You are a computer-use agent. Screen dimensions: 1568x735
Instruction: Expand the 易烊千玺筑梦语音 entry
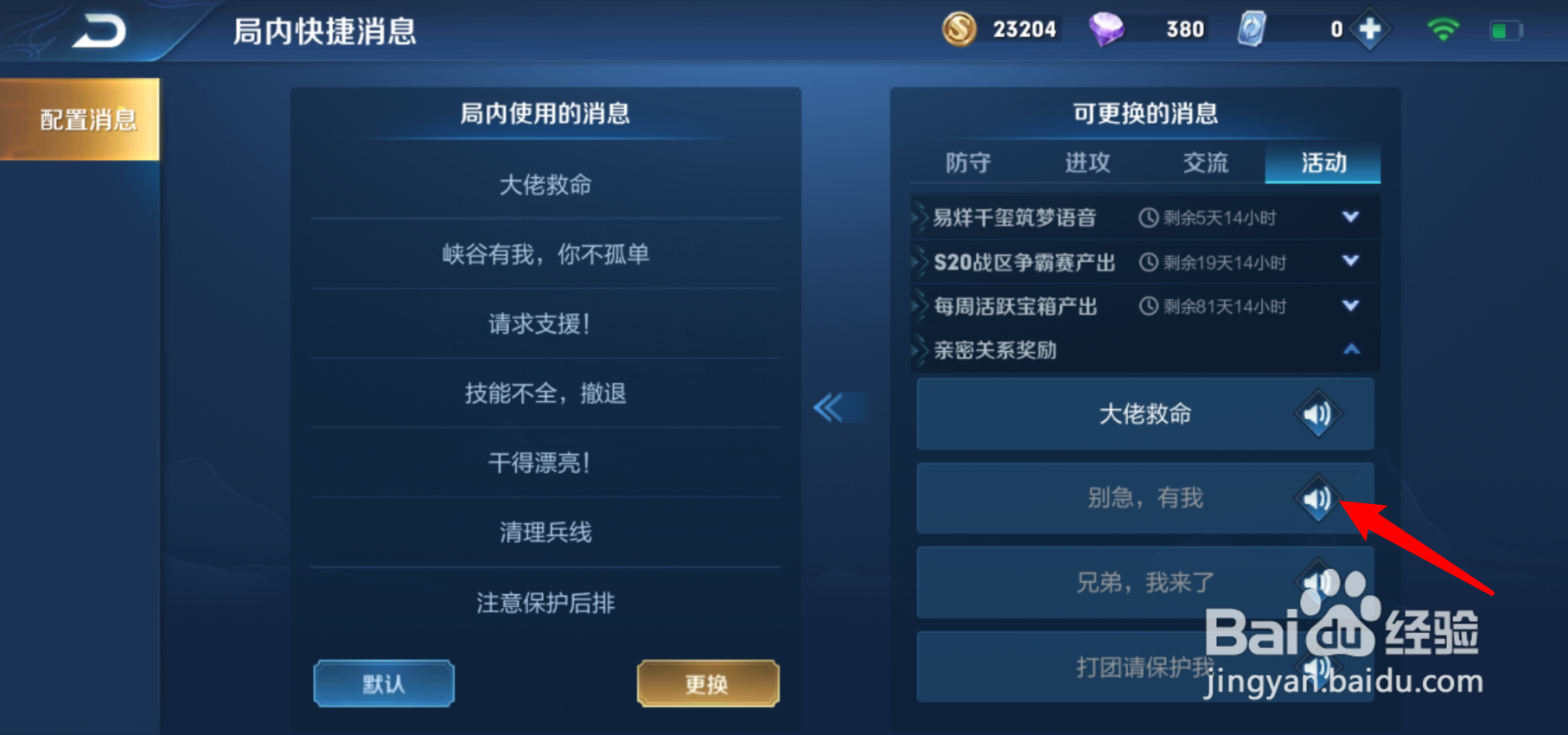point(1350,217)
